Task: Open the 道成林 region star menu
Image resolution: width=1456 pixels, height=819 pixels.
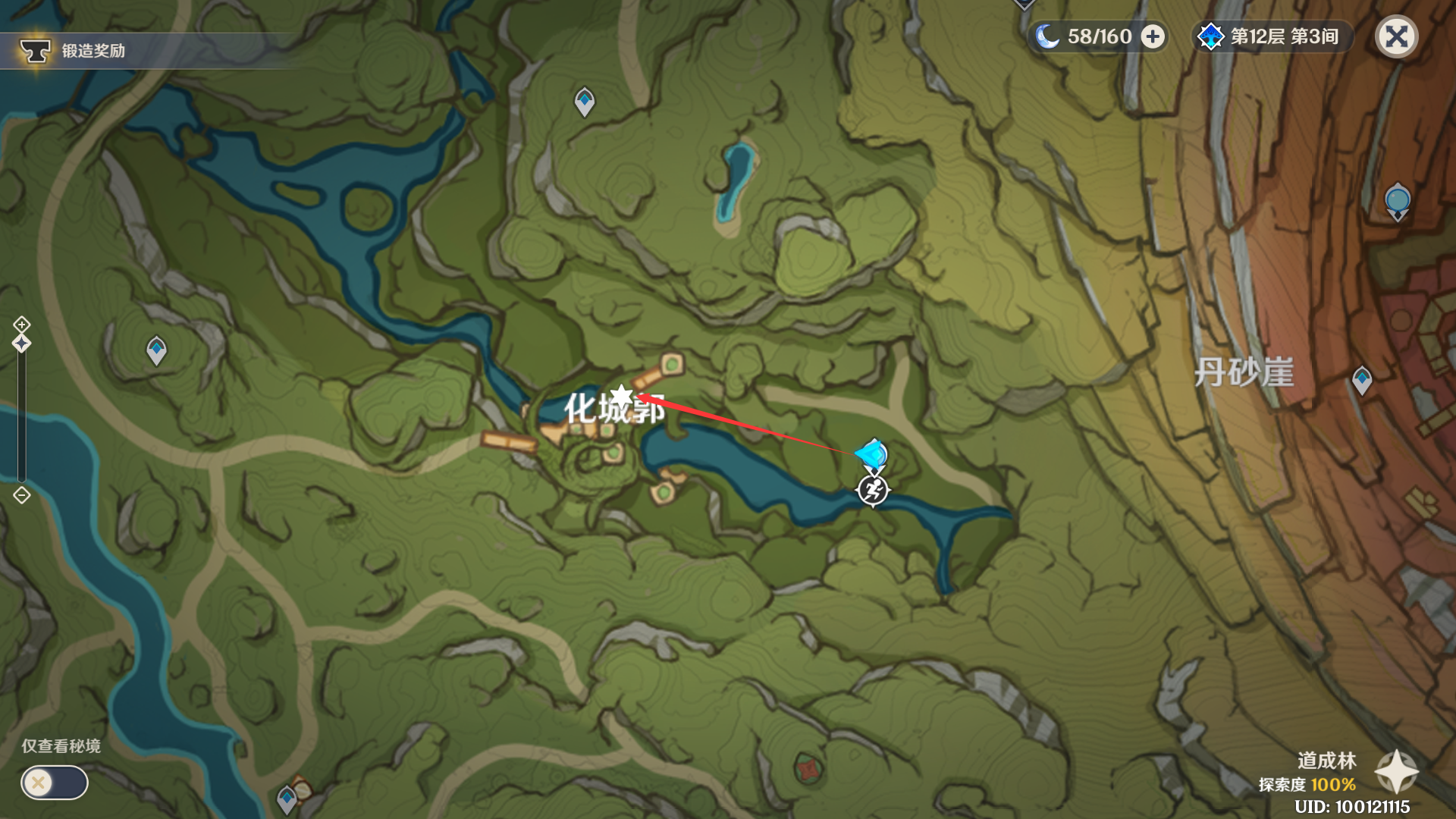Action: point(1396,772)
